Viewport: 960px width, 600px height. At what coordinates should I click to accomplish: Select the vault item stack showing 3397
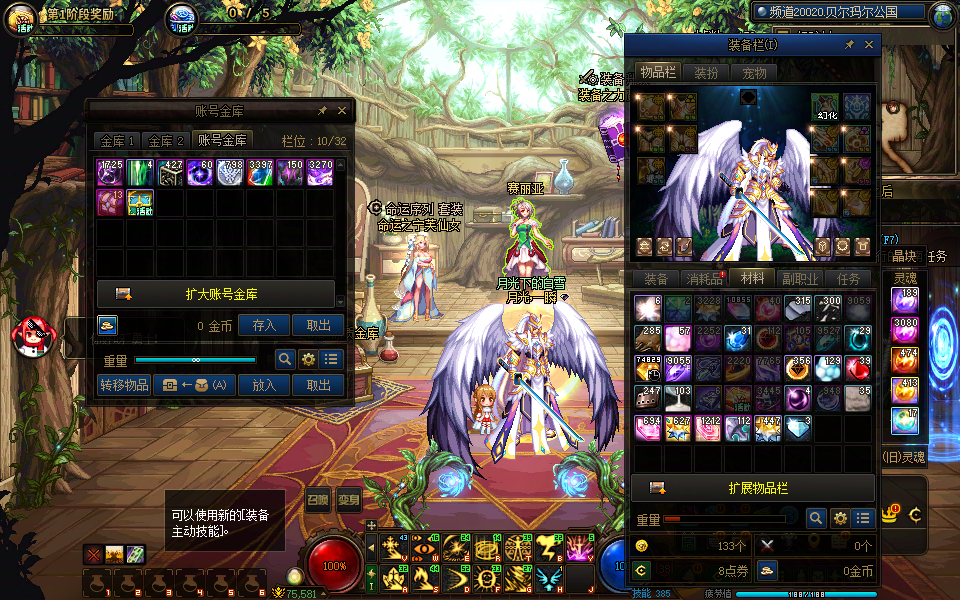pyautogui.click(x=260, y=172)
